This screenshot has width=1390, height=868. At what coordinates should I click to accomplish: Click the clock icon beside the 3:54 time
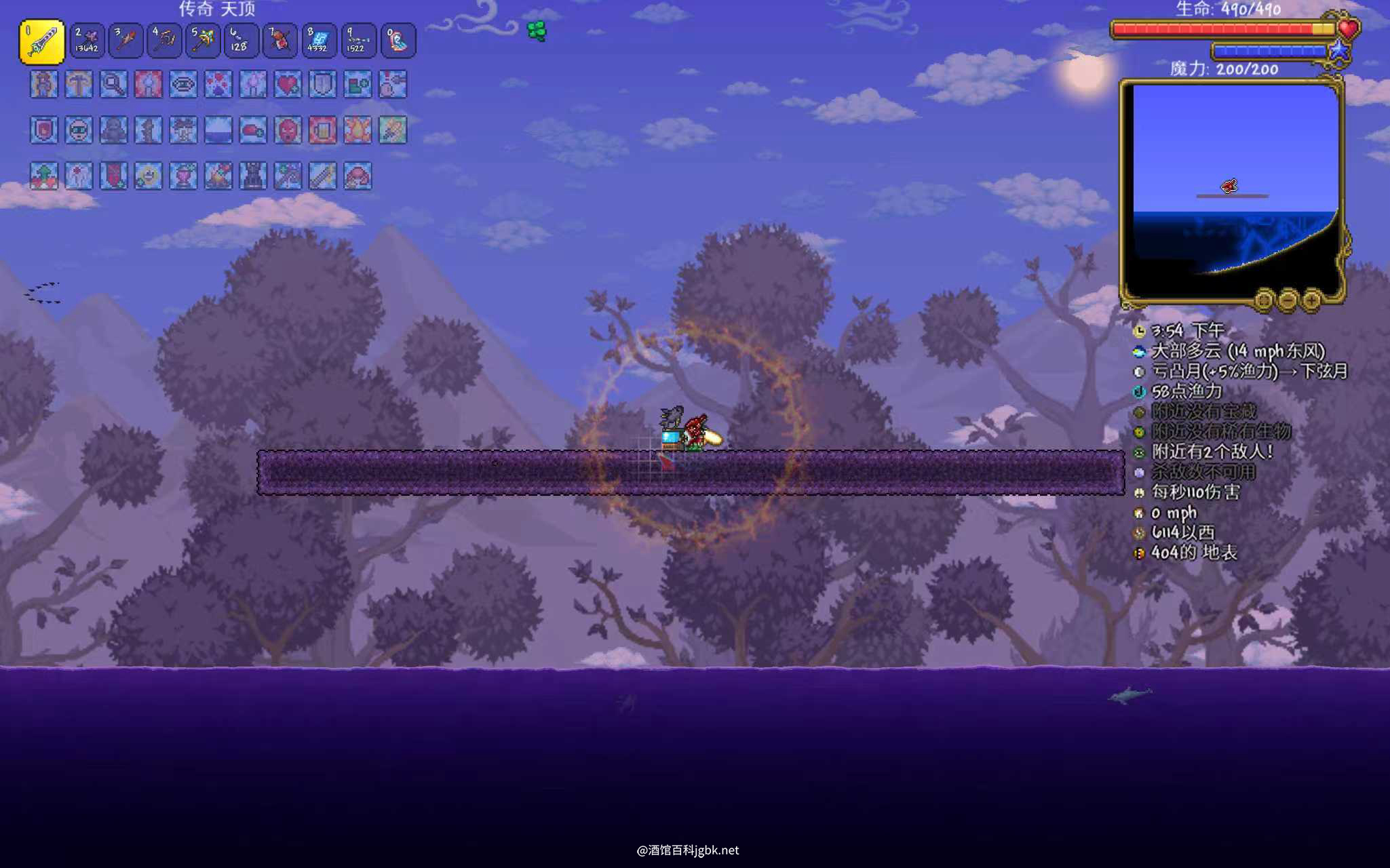[1139, 331]
